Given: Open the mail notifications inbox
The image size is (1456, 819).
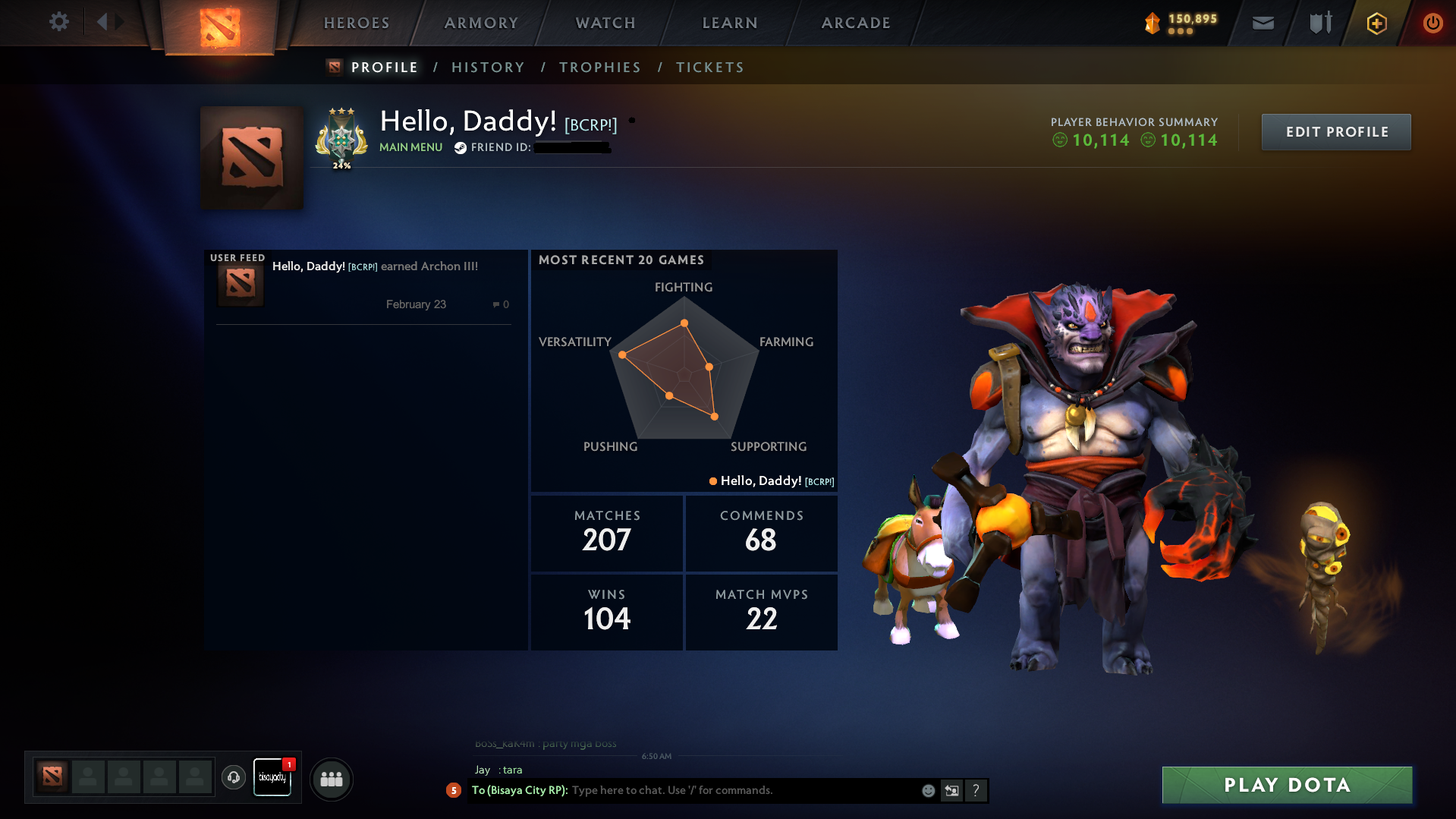Looking at the screenshot, I should [1262, 23].
